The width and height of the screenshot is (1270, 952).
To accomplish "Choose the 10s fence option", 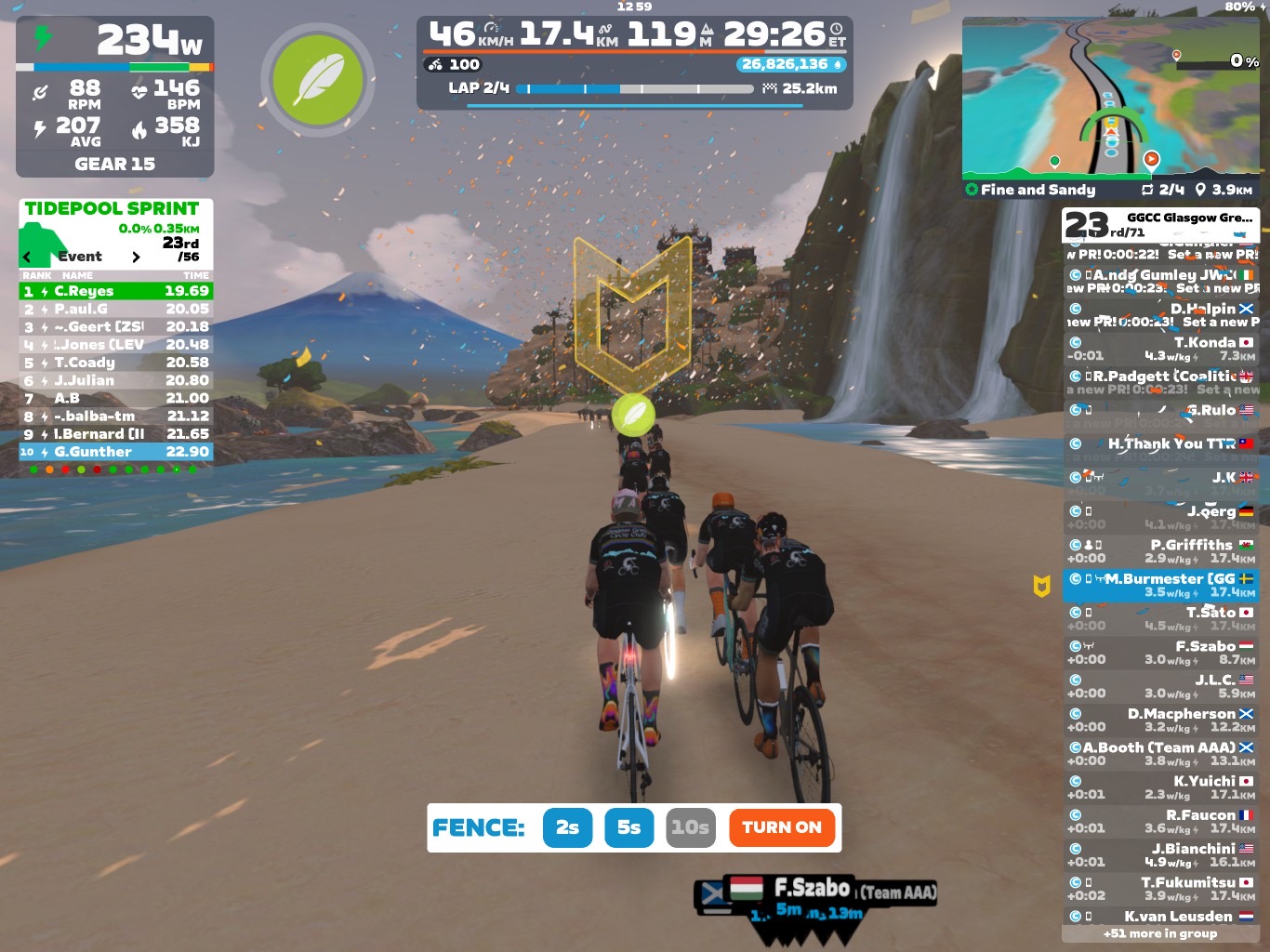I will [x=691, y=827].
